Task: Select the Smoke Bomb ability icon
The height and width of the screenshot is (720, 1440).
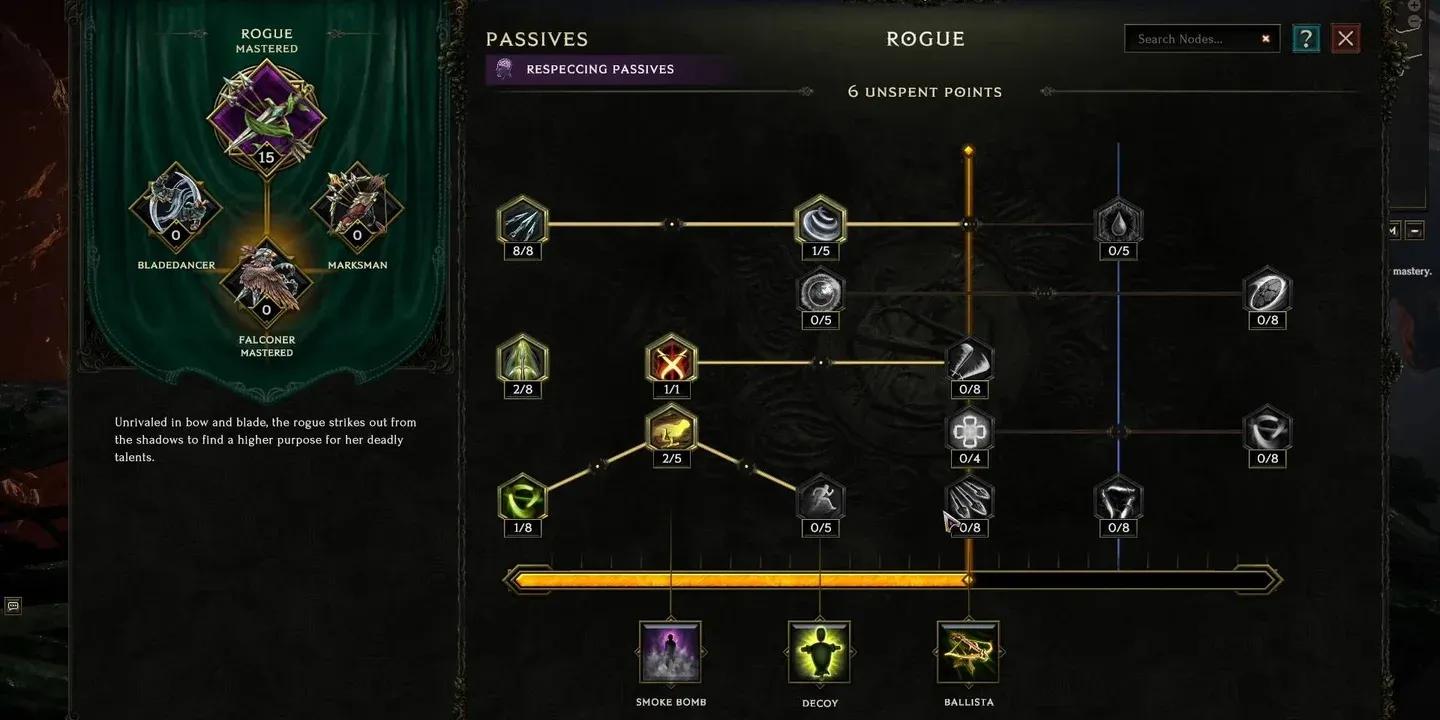Action: (670, 650)
